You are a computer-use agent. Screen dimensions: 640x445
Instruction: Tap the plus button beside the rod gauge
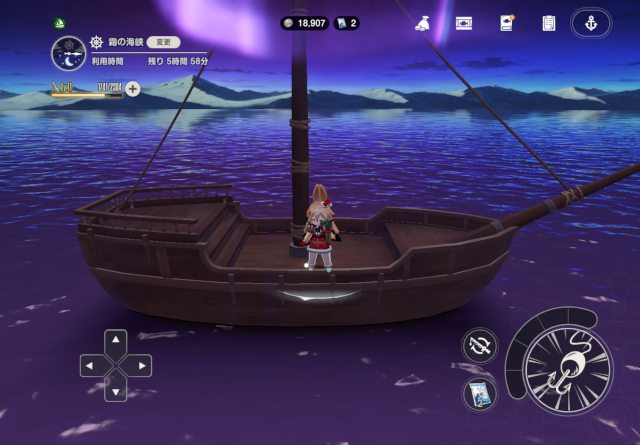[x=132, y=89]
